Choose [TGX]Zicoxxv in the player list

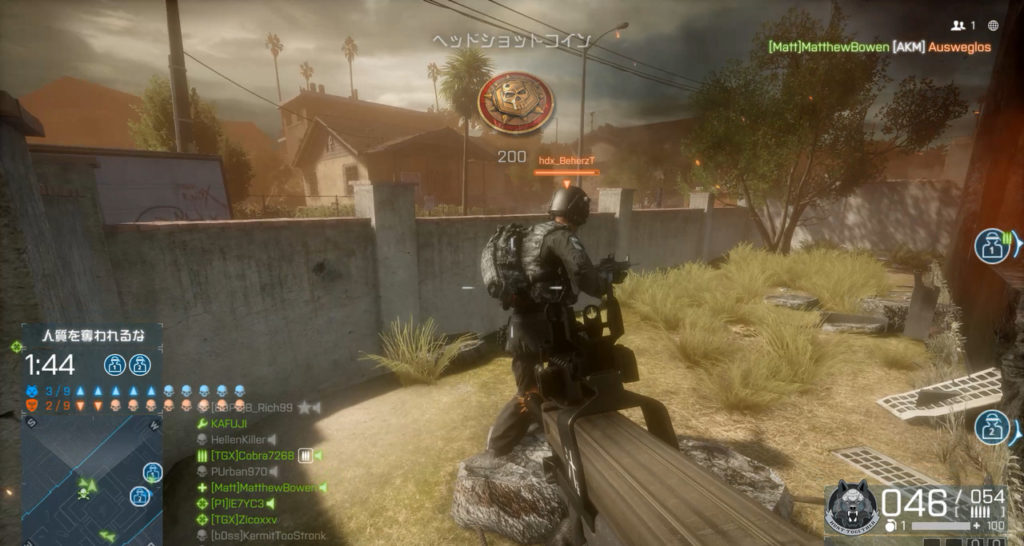point(244,519)
